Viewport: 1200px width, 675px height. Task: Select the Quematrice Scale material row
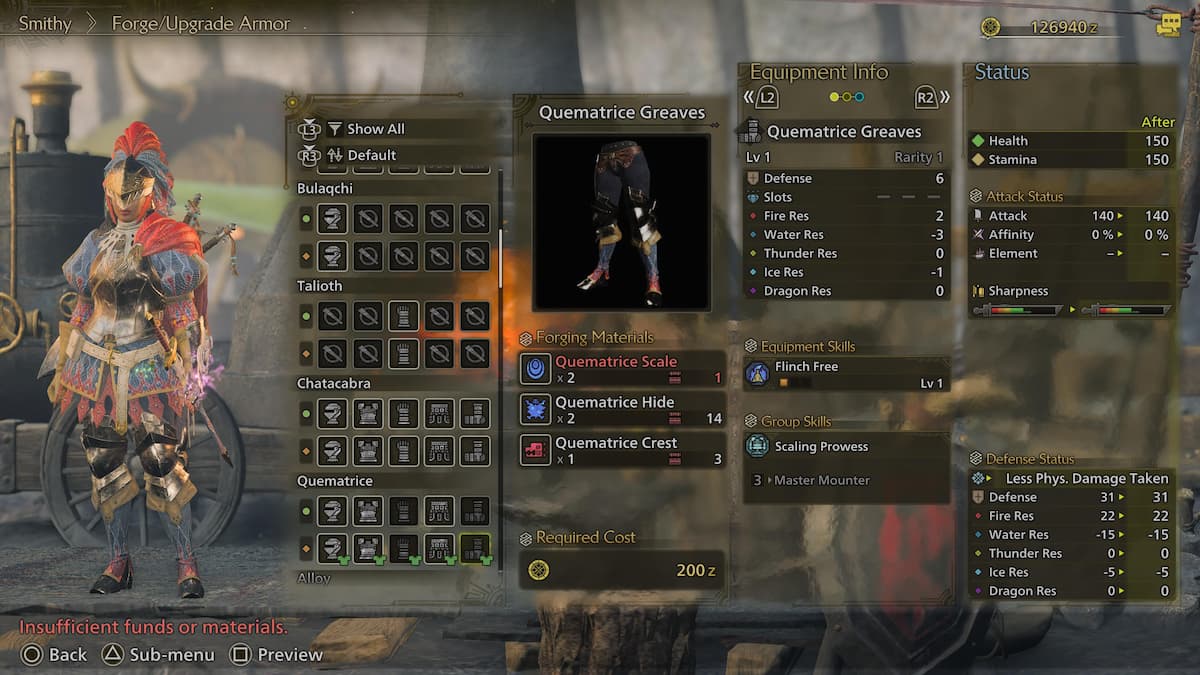(x=623, y=369)
